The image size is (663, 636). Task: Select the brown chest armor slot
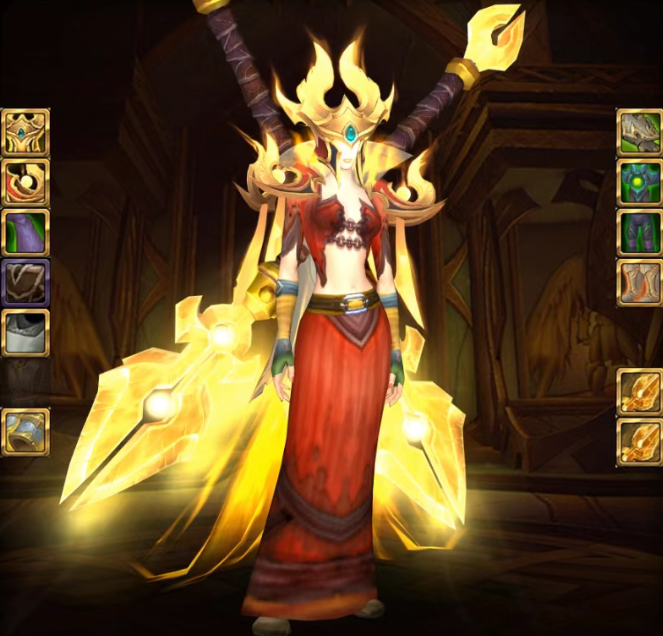25,283
